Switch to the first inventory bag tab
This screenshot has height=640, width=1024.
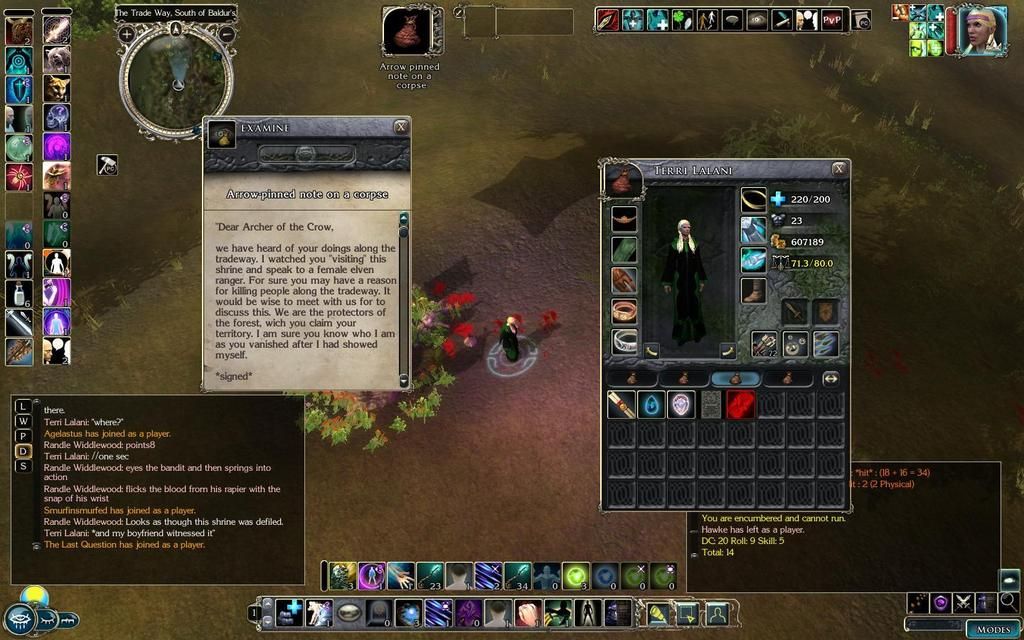pyautogui.click(x=634, y=378)
